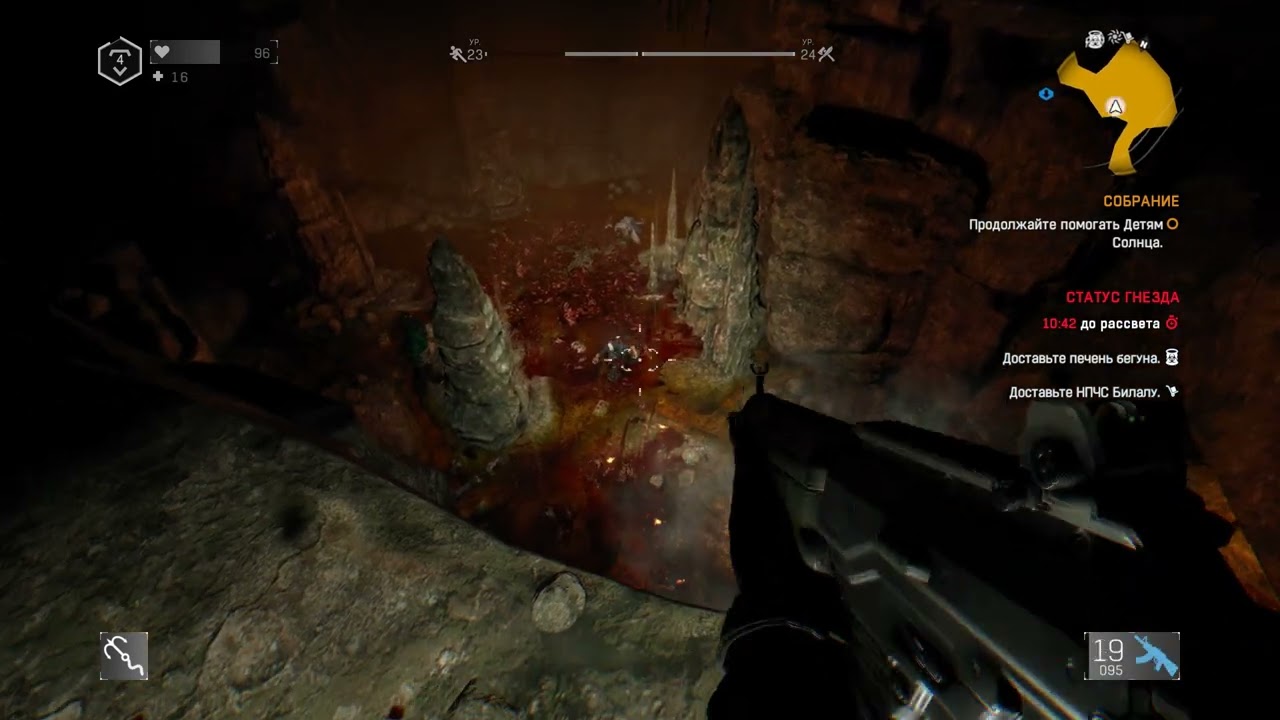The height and width of the screenshot is (720, 1280).
Task: Select the grappling hook equipment slot
Action: (x=124, y=656)
